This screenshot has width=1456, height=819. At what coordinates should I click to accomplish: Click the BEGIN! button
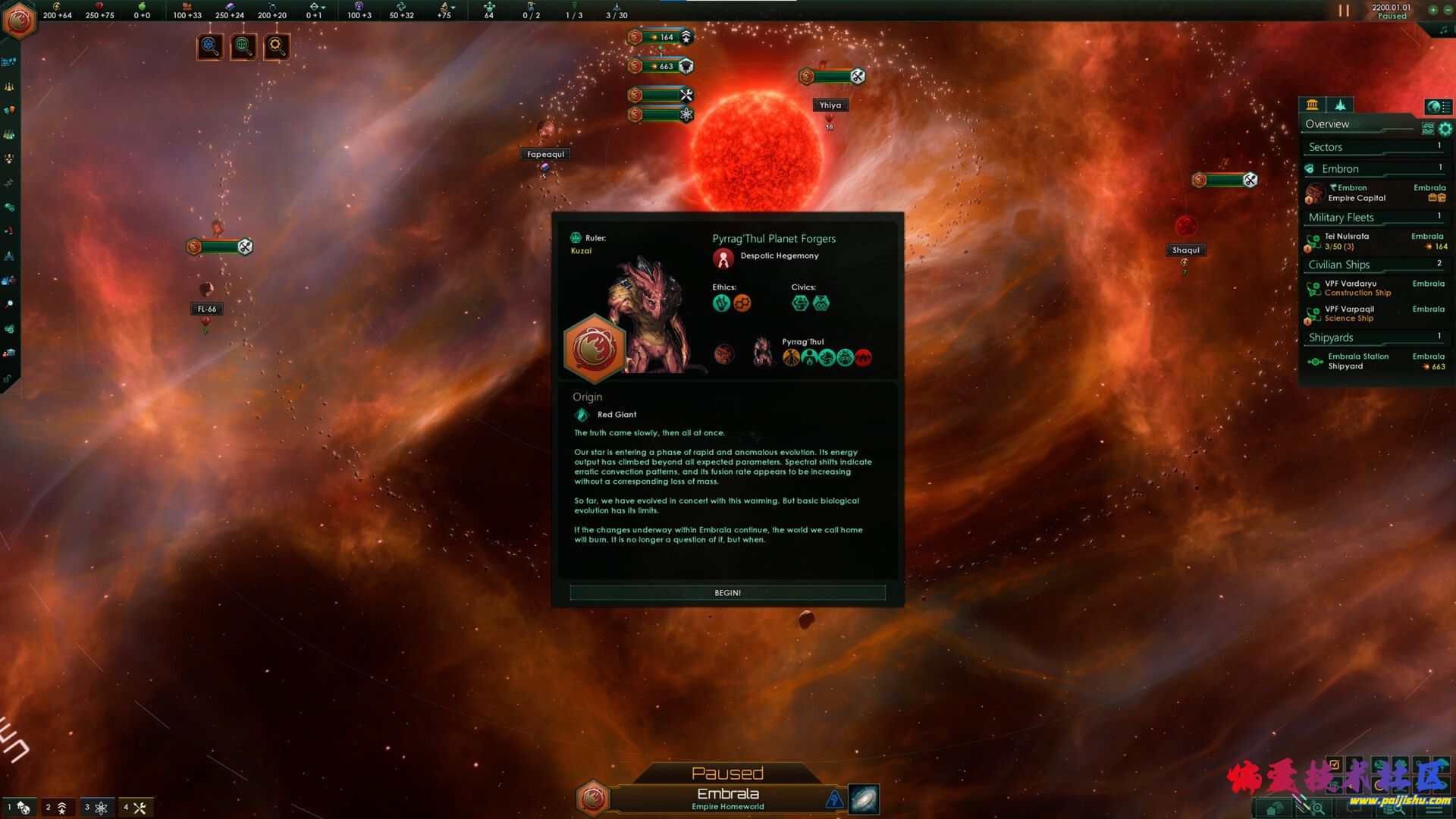coord(727,593)
